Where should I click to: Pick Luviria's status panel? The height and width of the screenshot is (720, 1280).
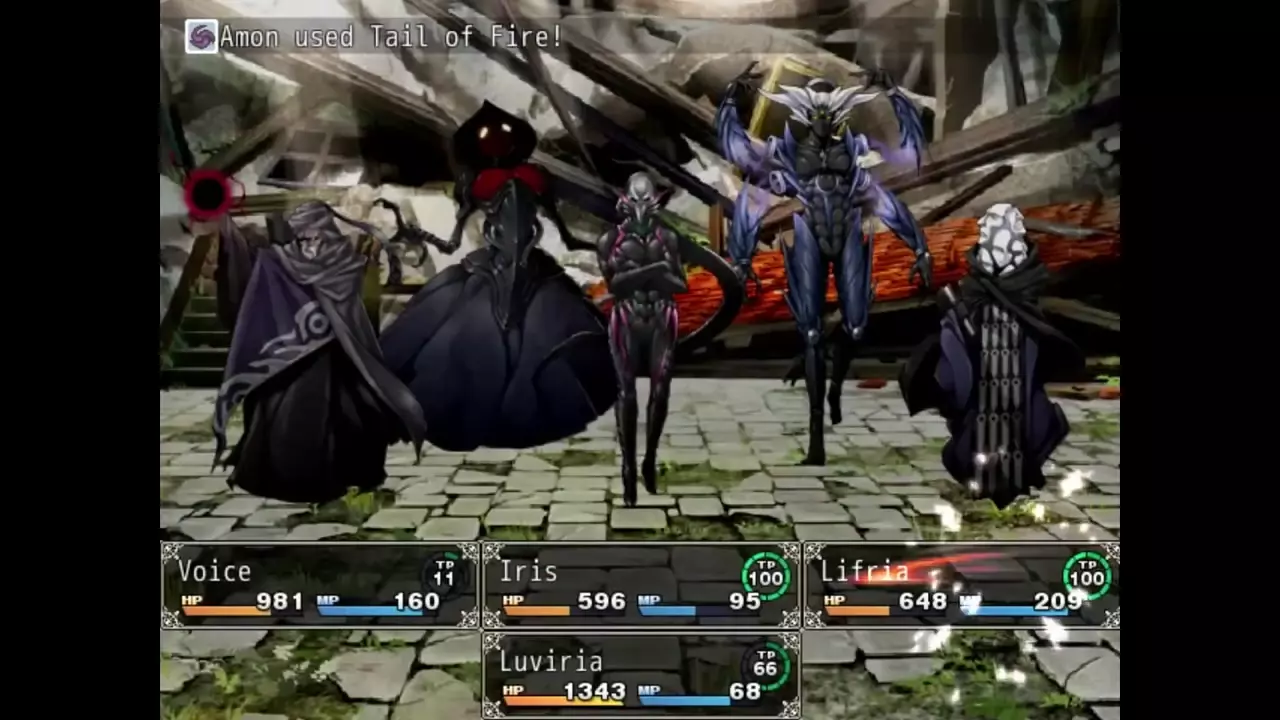(x=641, y=676)
